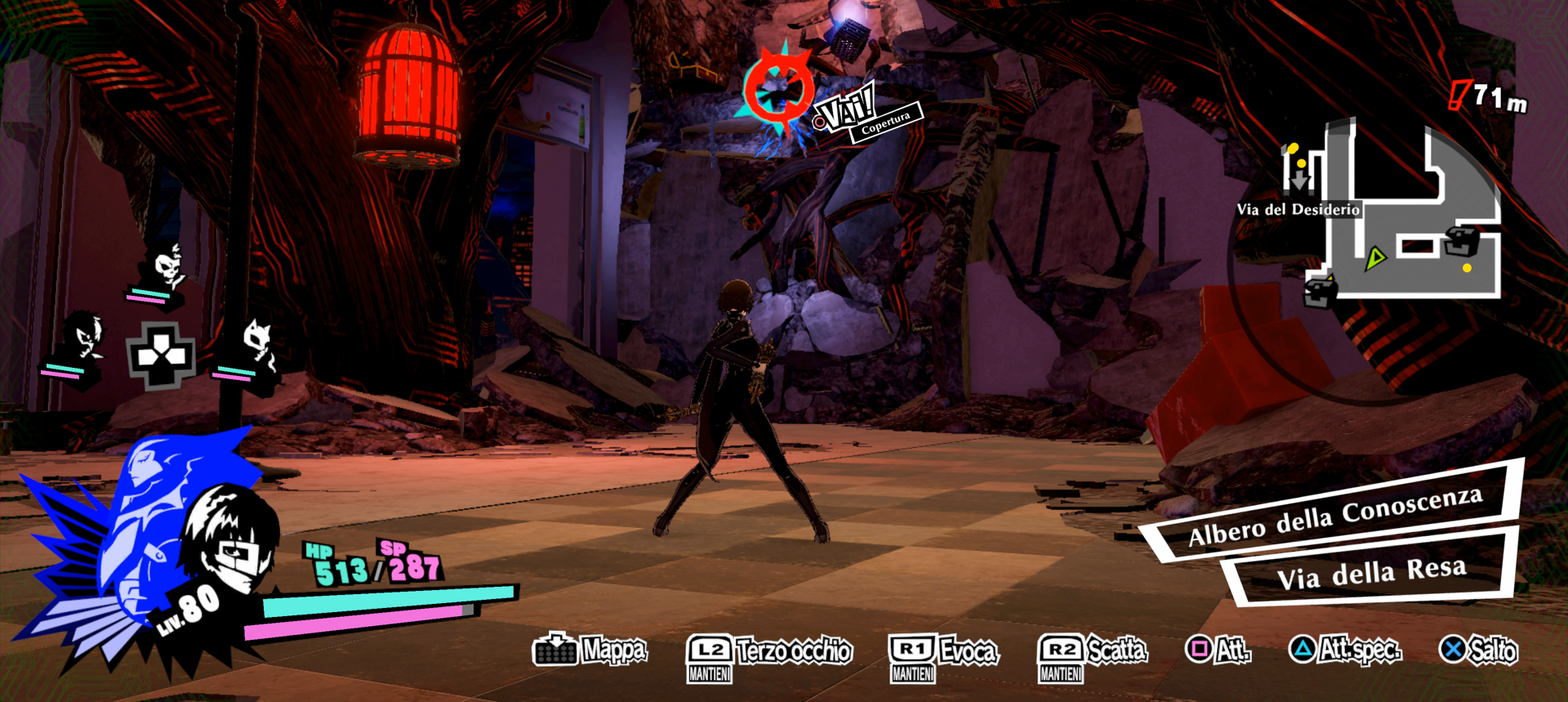
Task: Click the Via del Desiderio map label
Action: click(1298, 209)
